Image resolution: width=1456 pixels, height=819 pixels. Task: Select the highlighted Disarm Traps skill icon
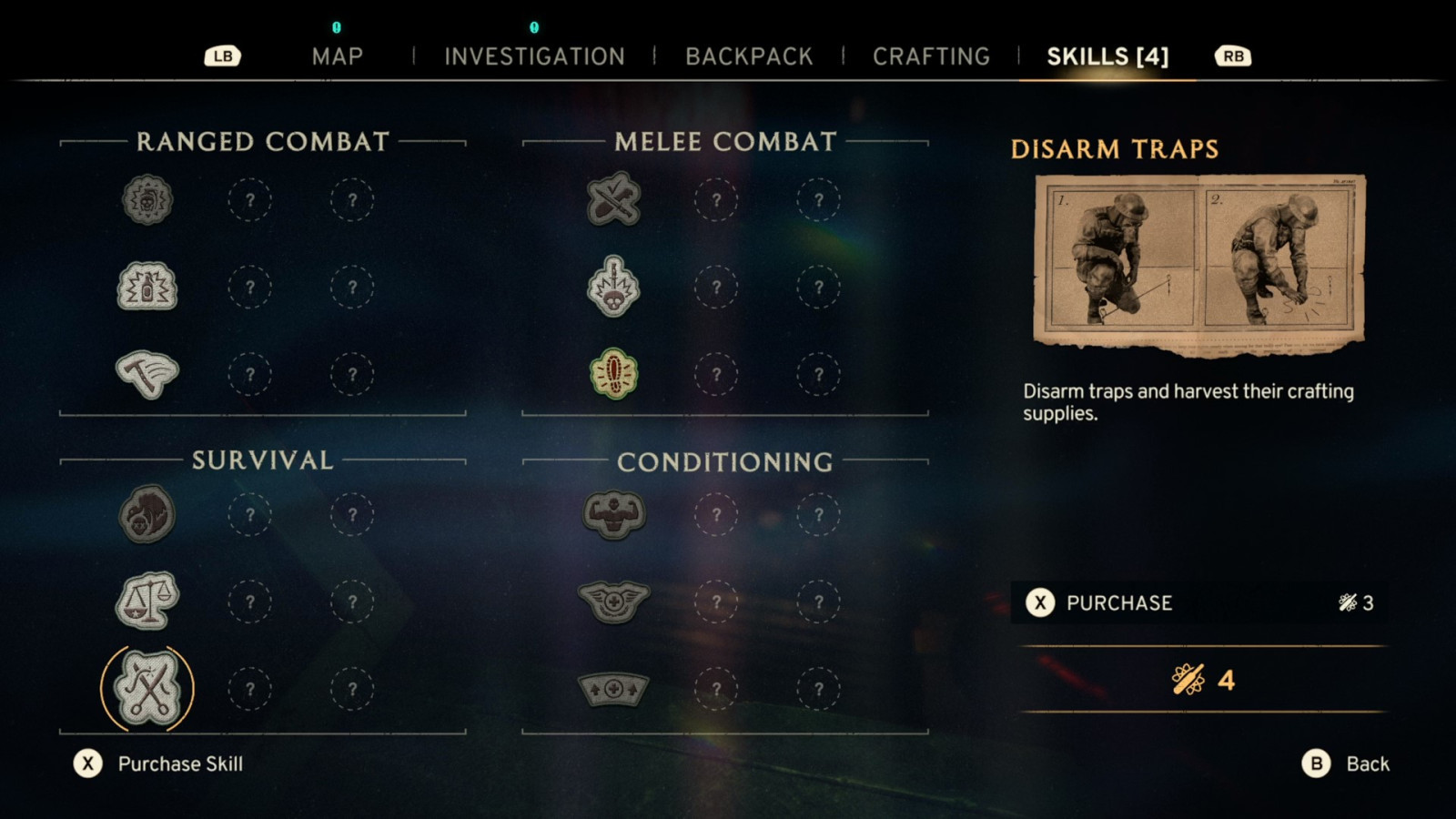(147, 689)
